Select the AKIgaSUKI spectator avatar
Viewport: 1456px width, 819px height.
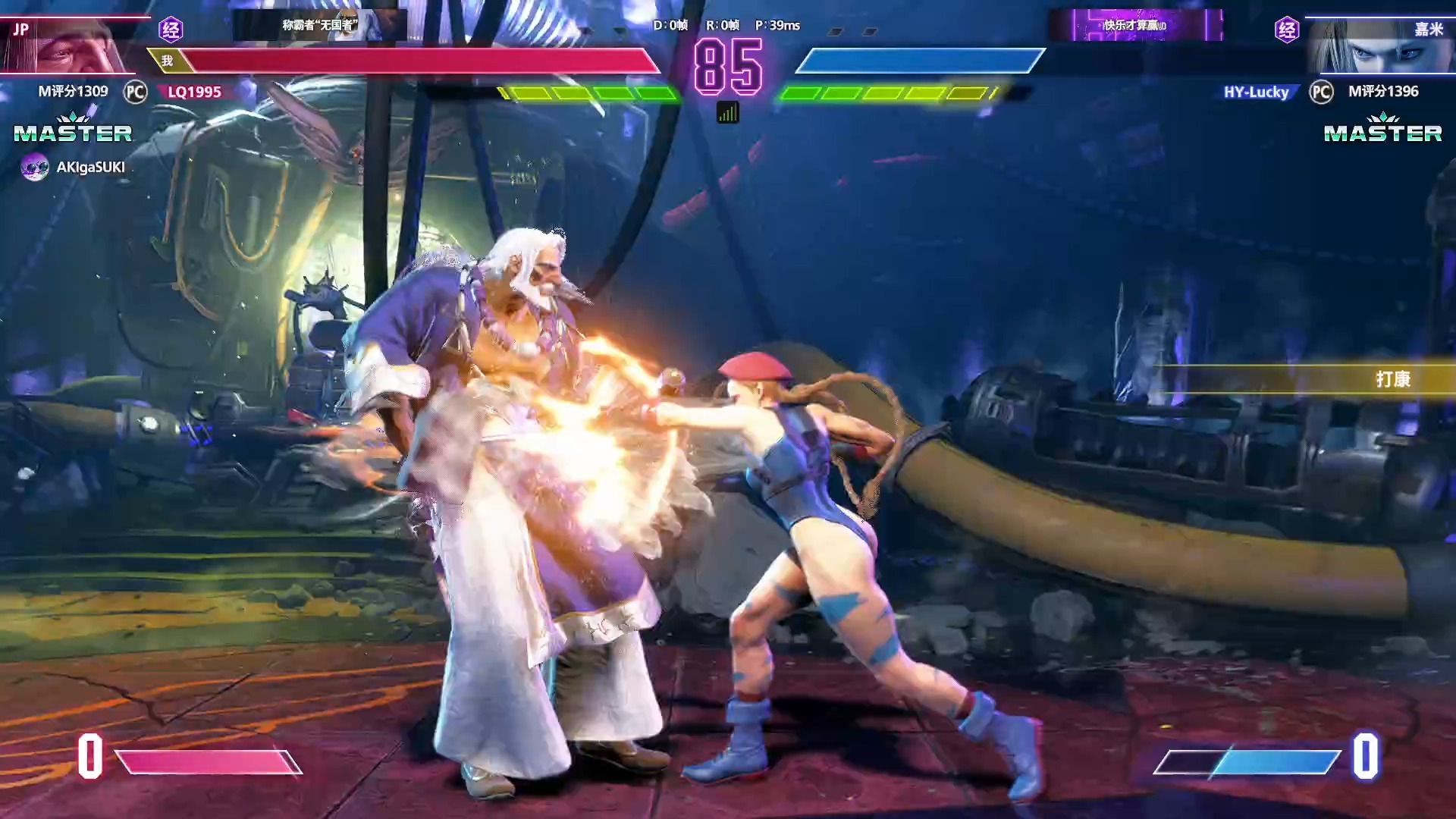click(x=34, y=167)
